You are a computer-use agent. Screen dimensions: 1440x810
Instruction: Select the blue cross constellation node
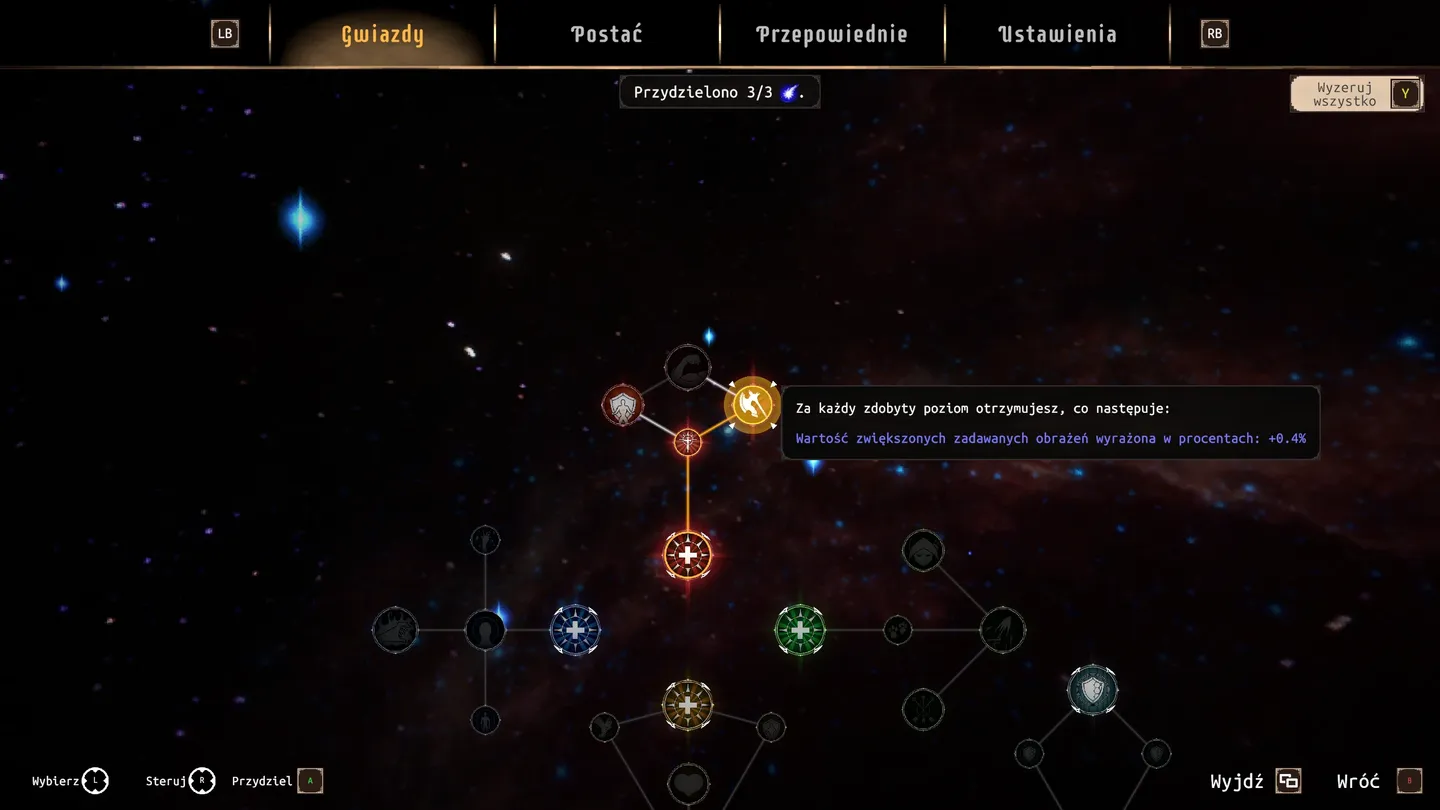coord(575,630)
